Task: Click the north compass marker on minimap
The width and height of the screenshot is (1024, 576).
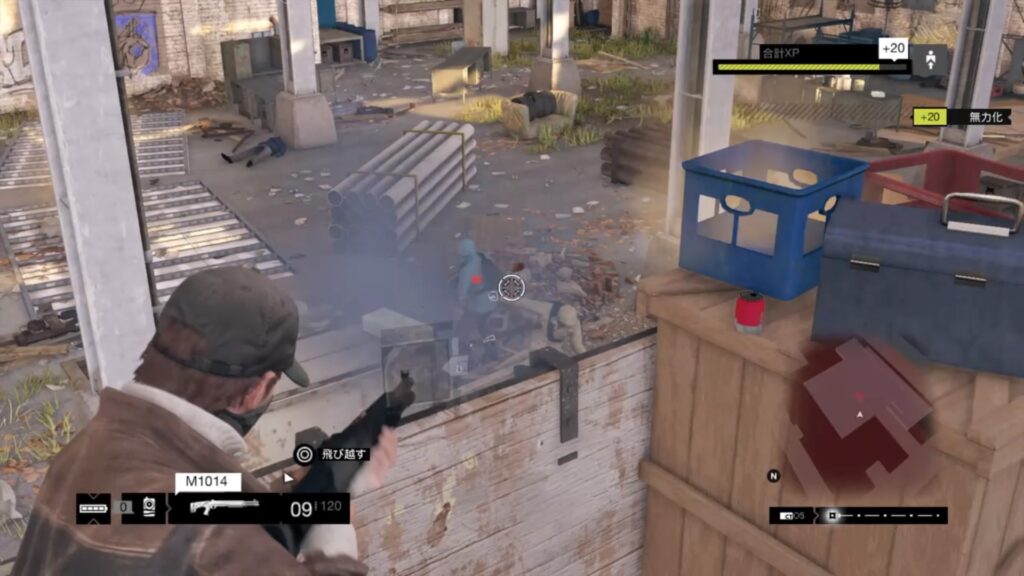Action: point(773,475)
